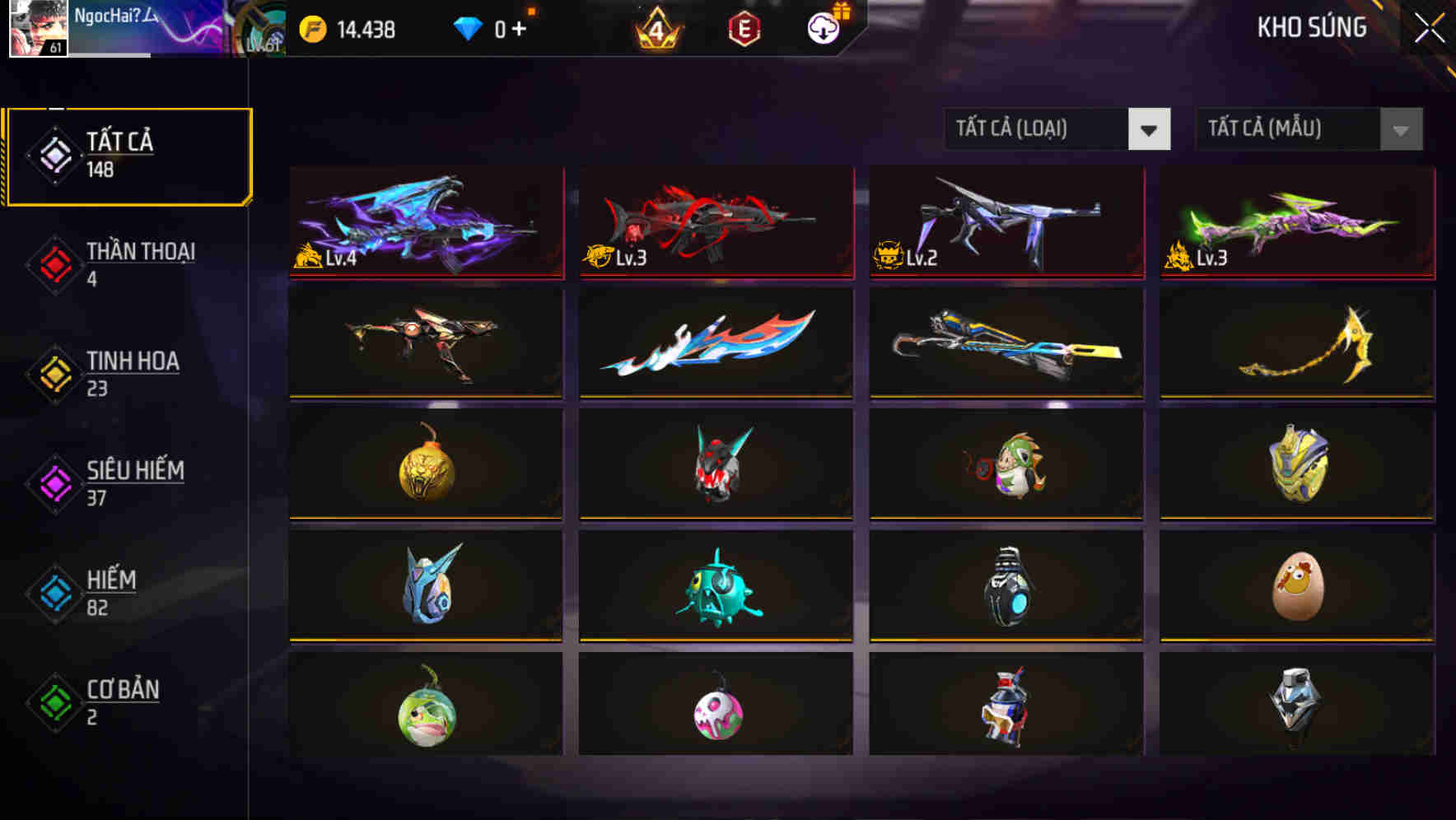Expand the LOẠI filter arrow button
The height and width of the screenshot is (820, 1456).
click(1150, 129)
